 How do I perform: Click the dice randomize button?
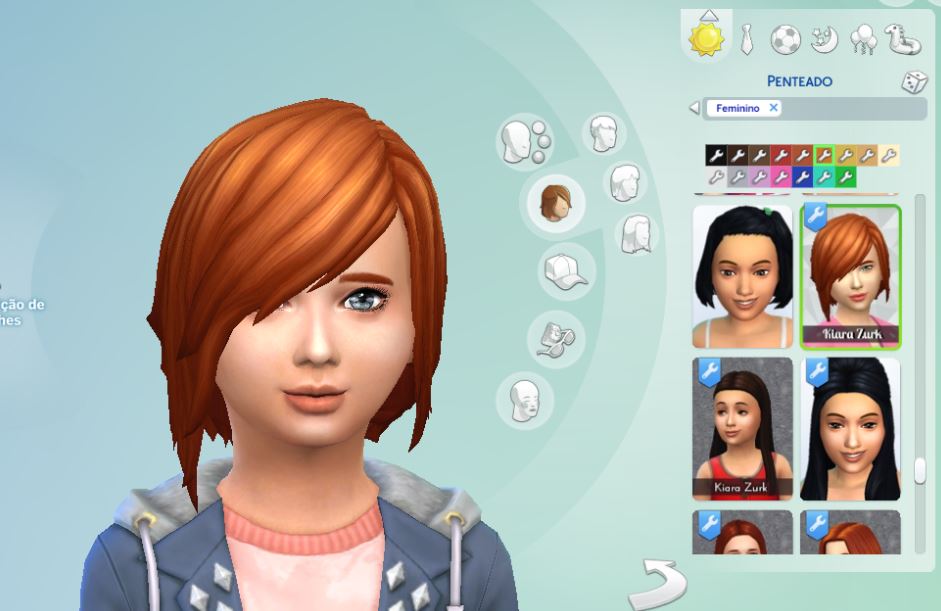tap(914, 83)
